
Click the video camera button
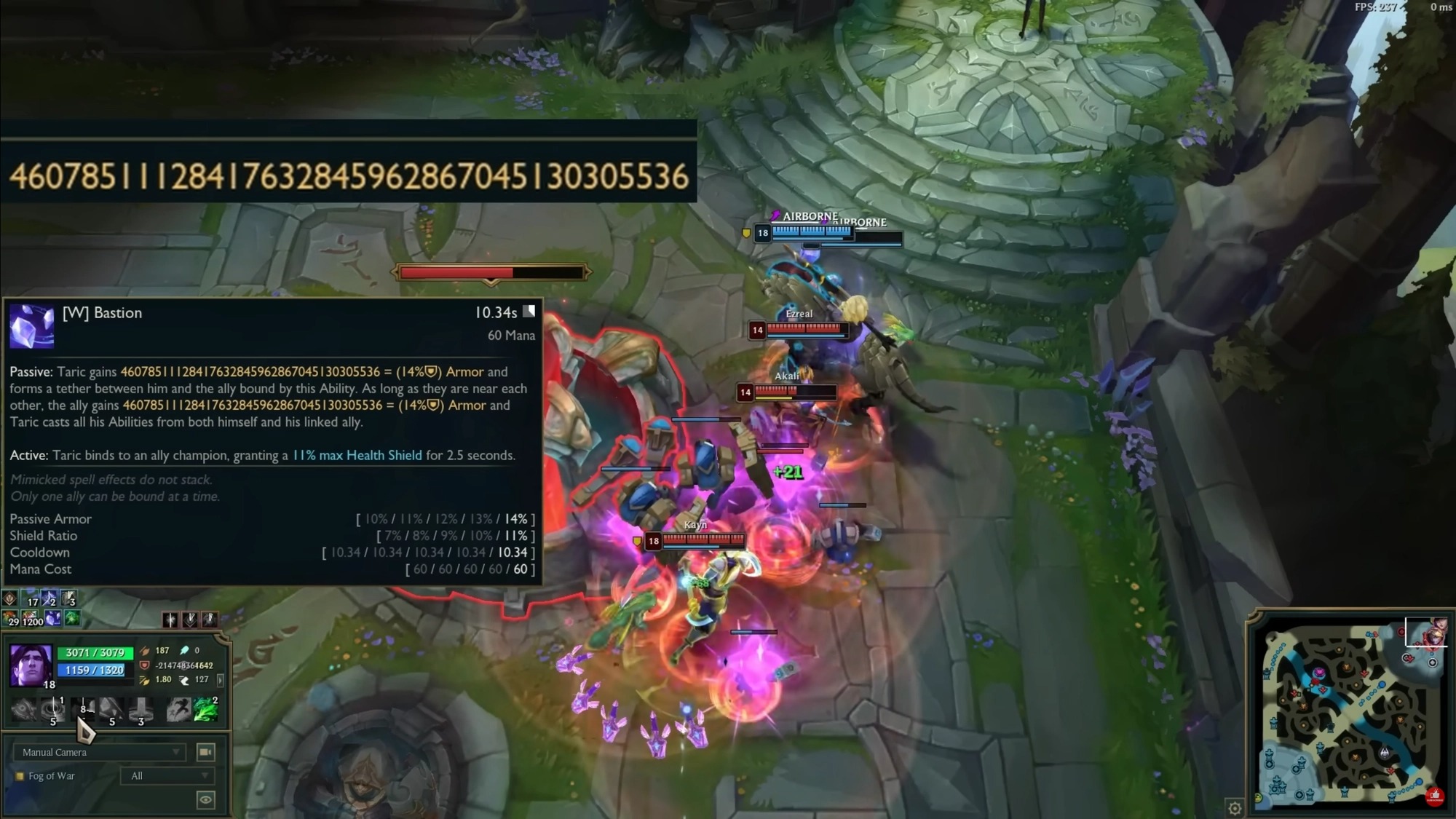206,752
